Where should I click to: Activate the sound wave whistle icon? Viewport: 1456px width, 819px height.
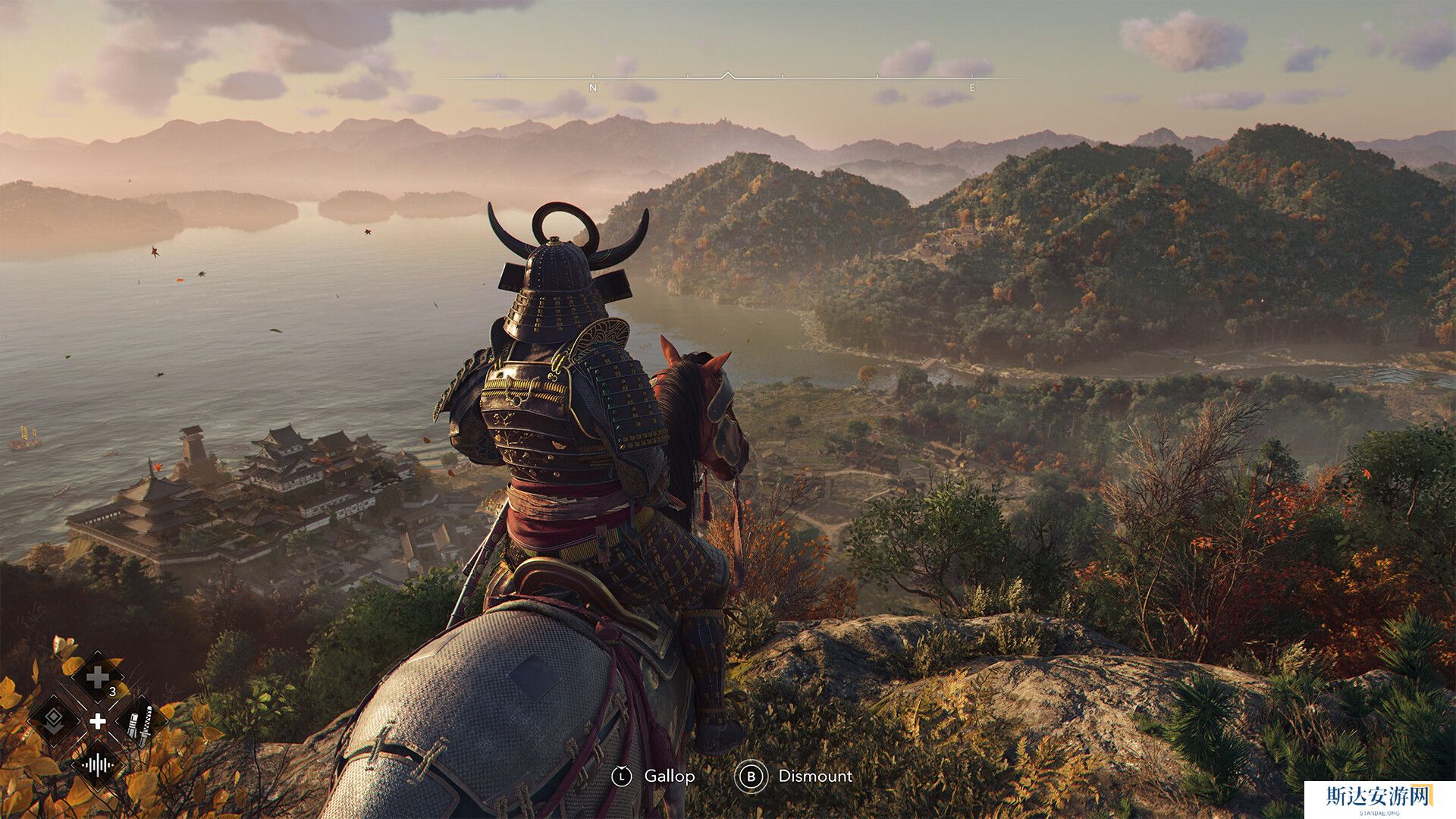click(x=97, y=764)
